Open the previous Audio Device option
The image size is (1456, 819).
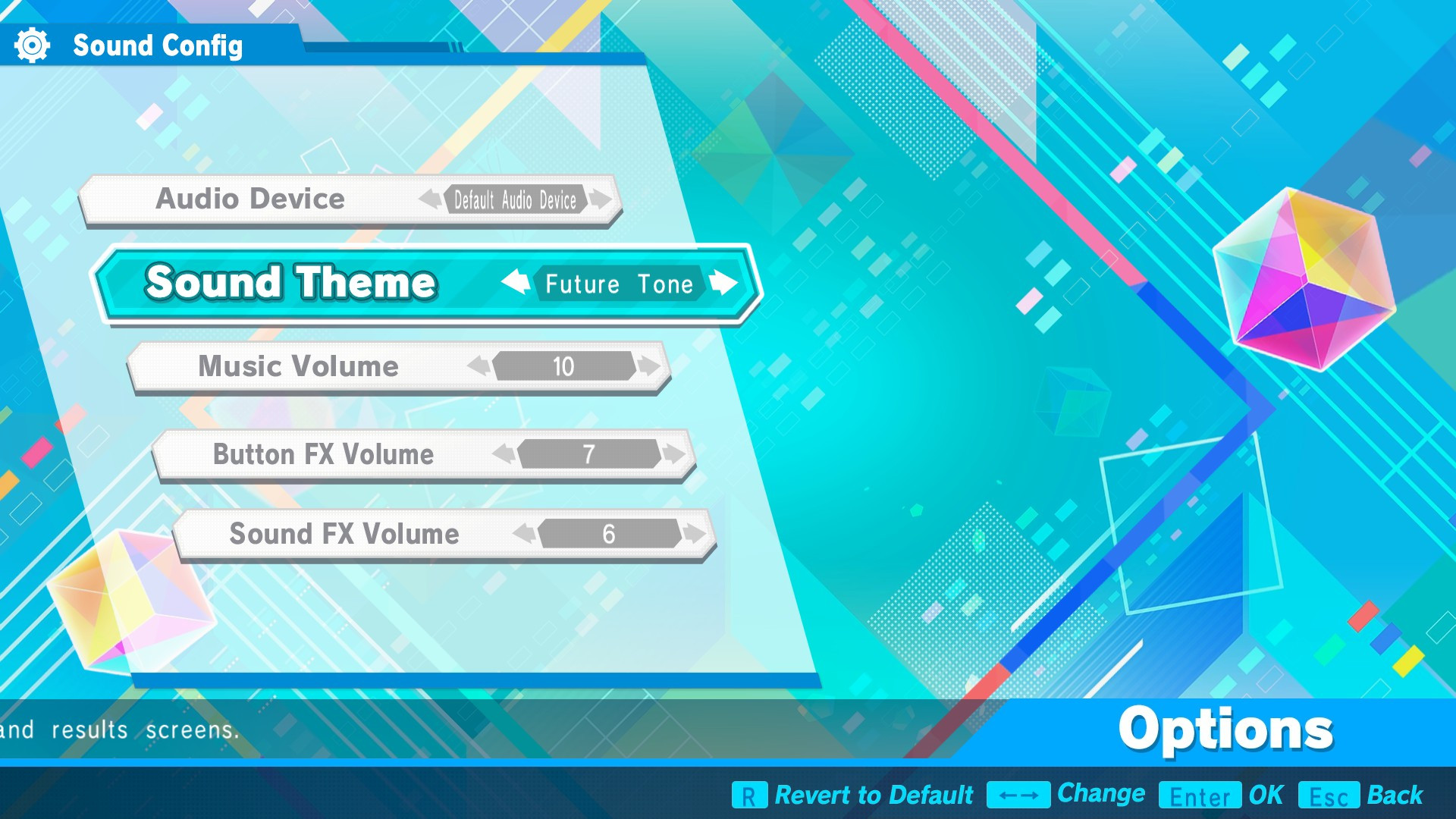click(431, 199)
